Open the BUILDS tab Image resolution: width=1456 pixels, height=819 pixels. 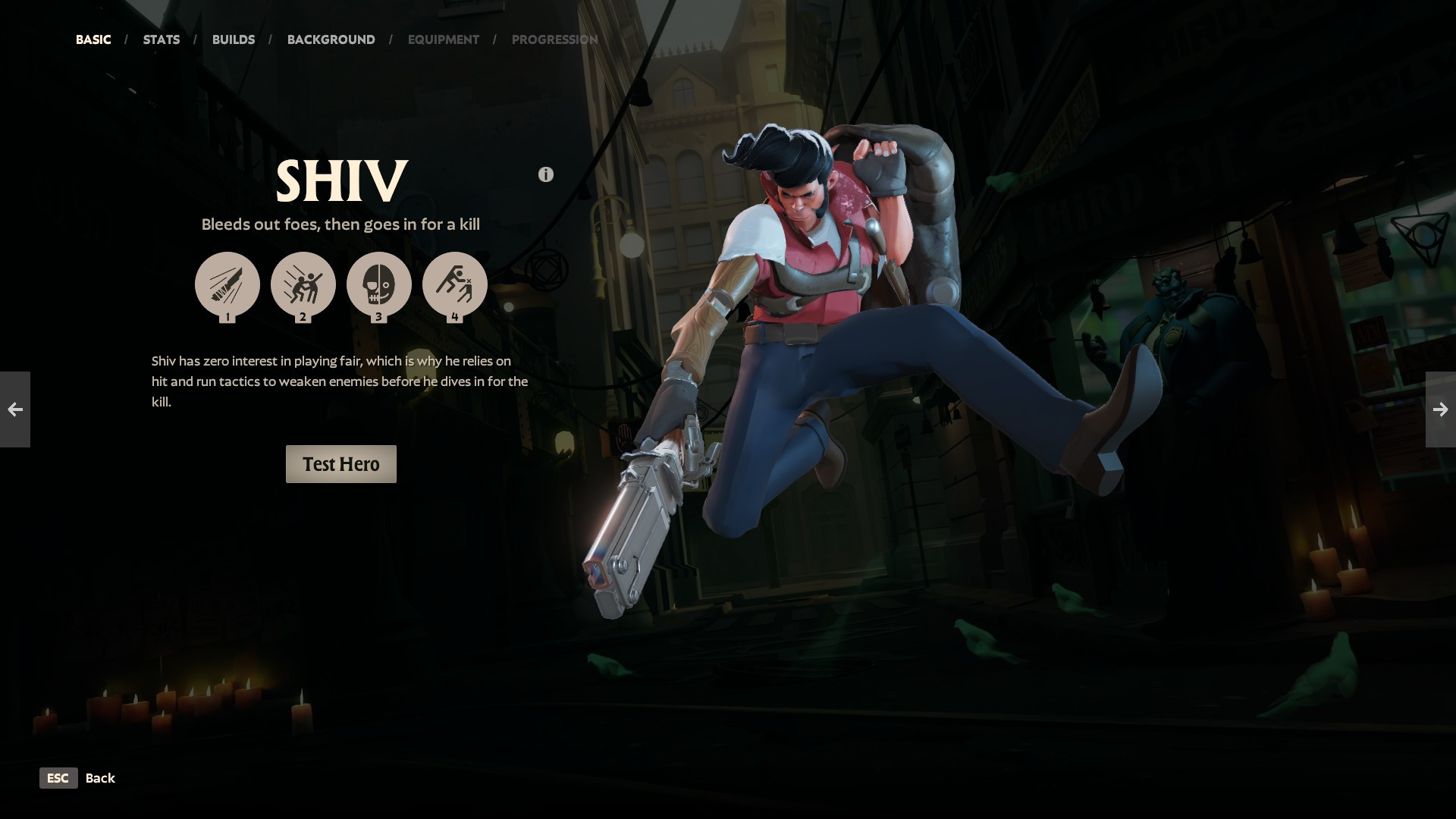pos(234,39)
